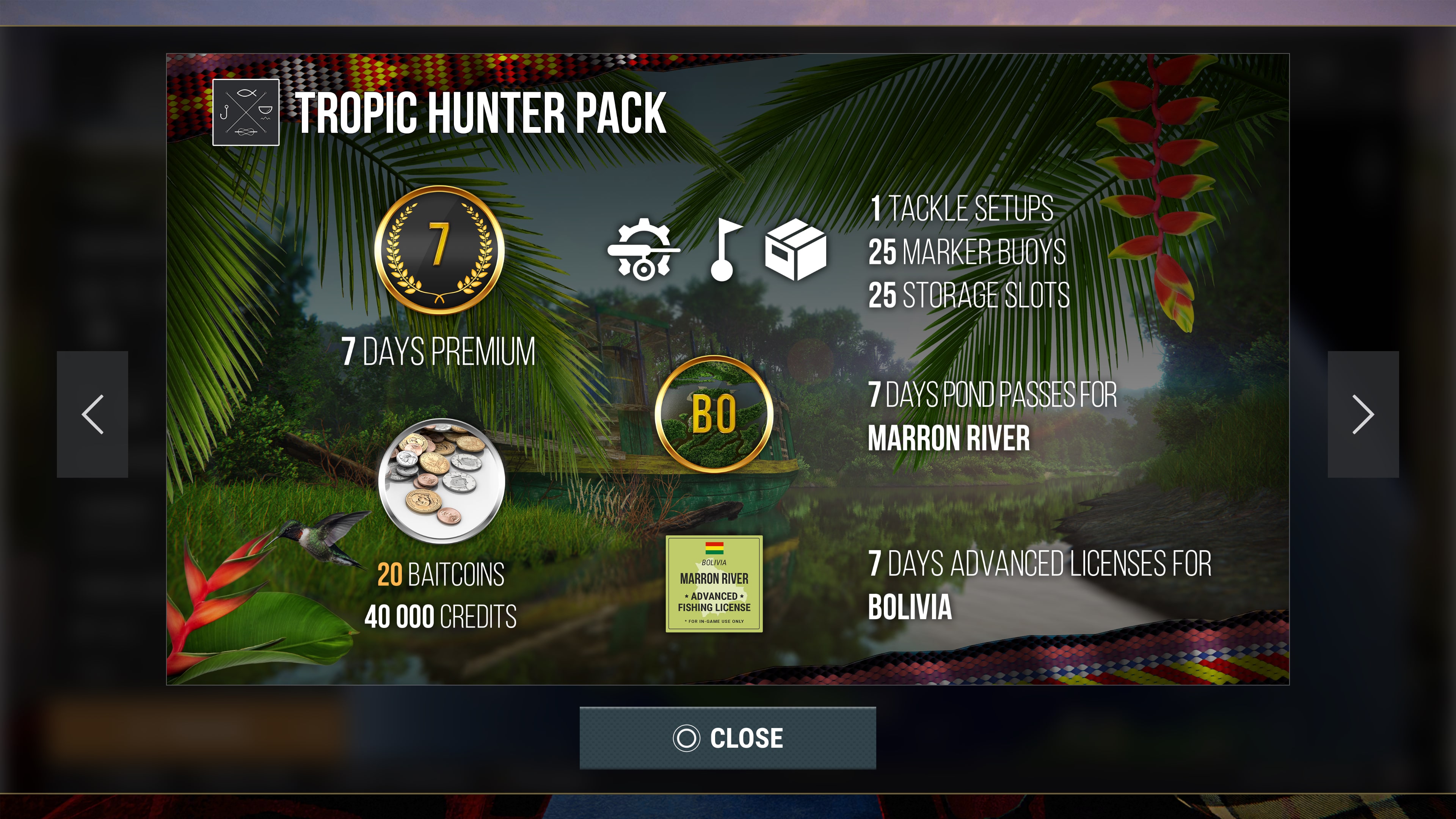
Task: Show the next pack with right arrow
Action: pyautogui.click(x=1363, y=414)
